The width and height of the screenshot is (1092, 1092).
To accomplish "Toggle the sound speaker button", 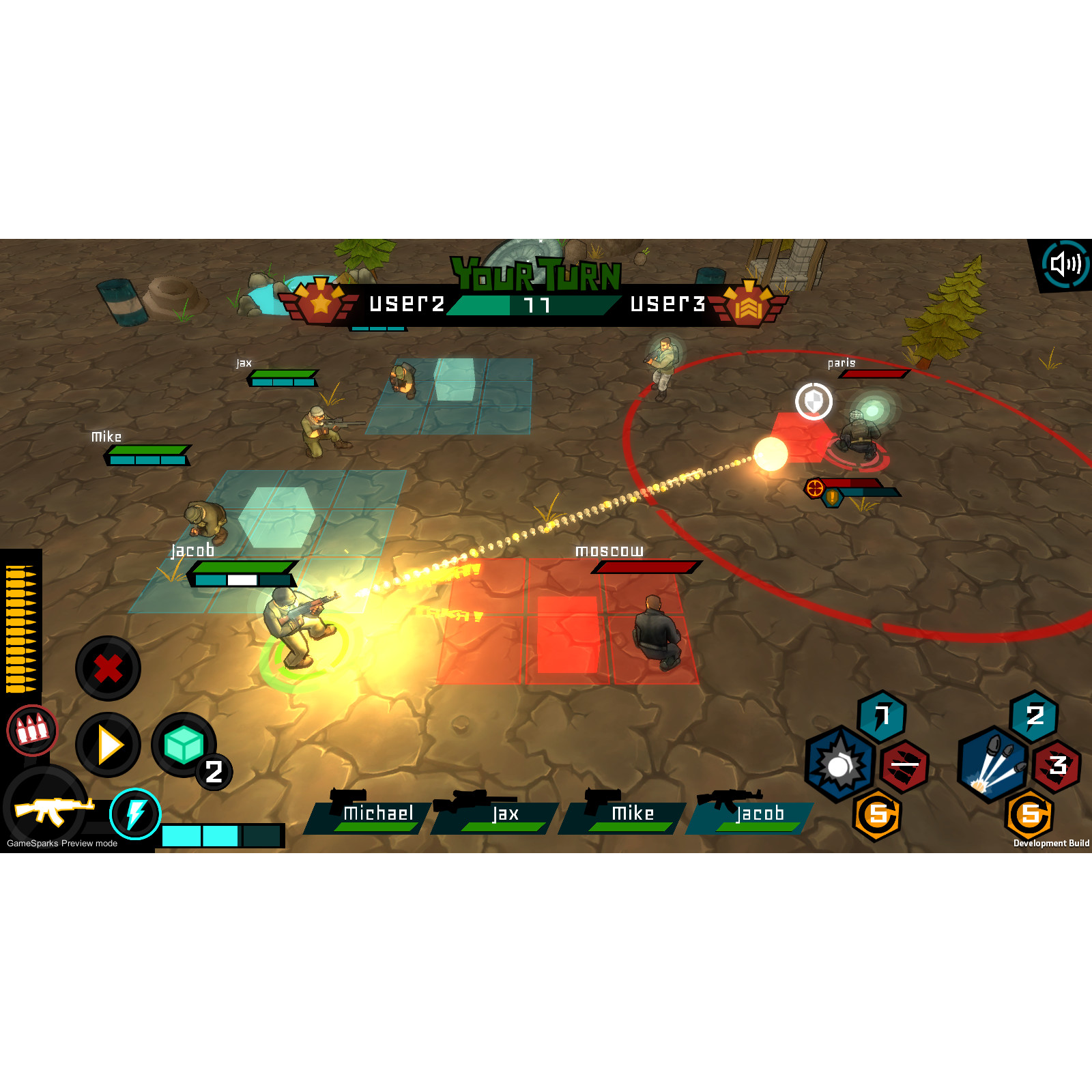I will pyautogui.click(x=1065, y=263).
